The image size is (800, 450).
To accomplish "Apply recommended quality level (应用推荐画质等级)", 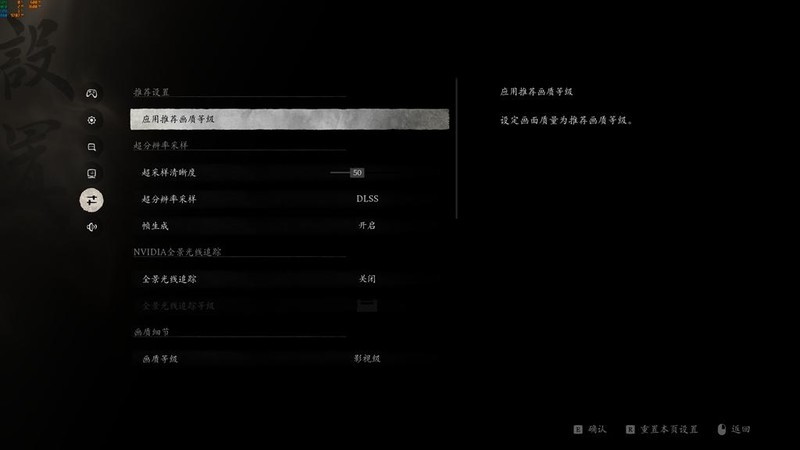I will 289,120.
